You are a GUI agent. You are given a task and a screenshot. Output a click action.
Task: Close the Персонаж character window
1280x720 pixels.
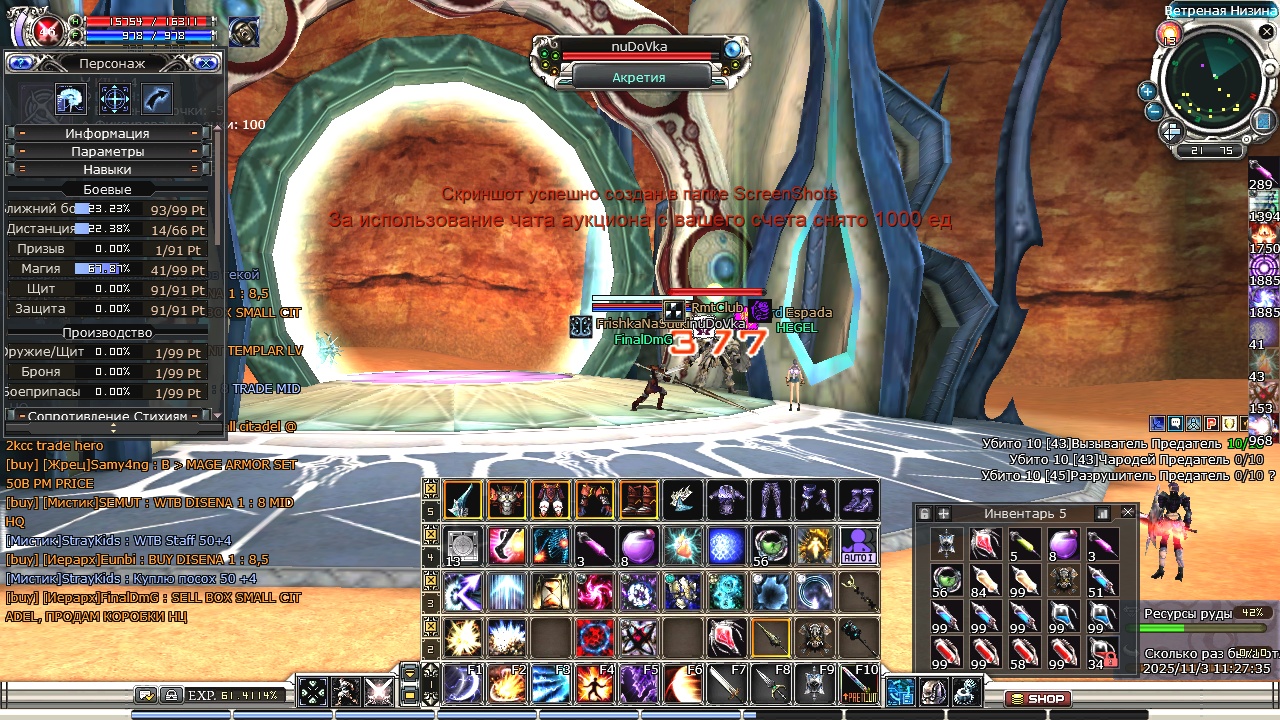pyautogui.click(x=207, y=63)
